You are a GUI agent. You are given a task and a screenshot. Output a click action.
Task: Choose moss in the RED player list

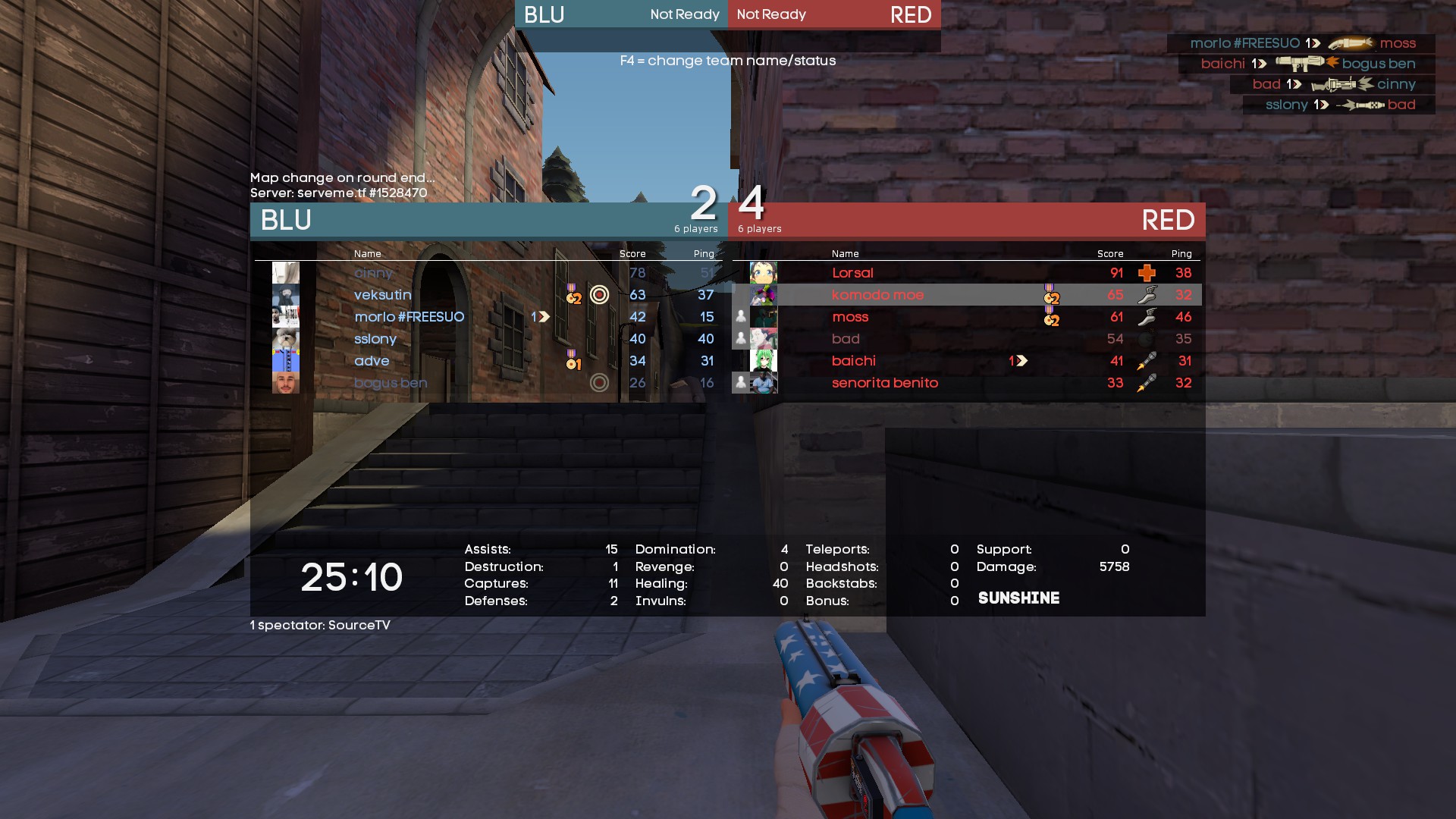click(x=850, y=317)
